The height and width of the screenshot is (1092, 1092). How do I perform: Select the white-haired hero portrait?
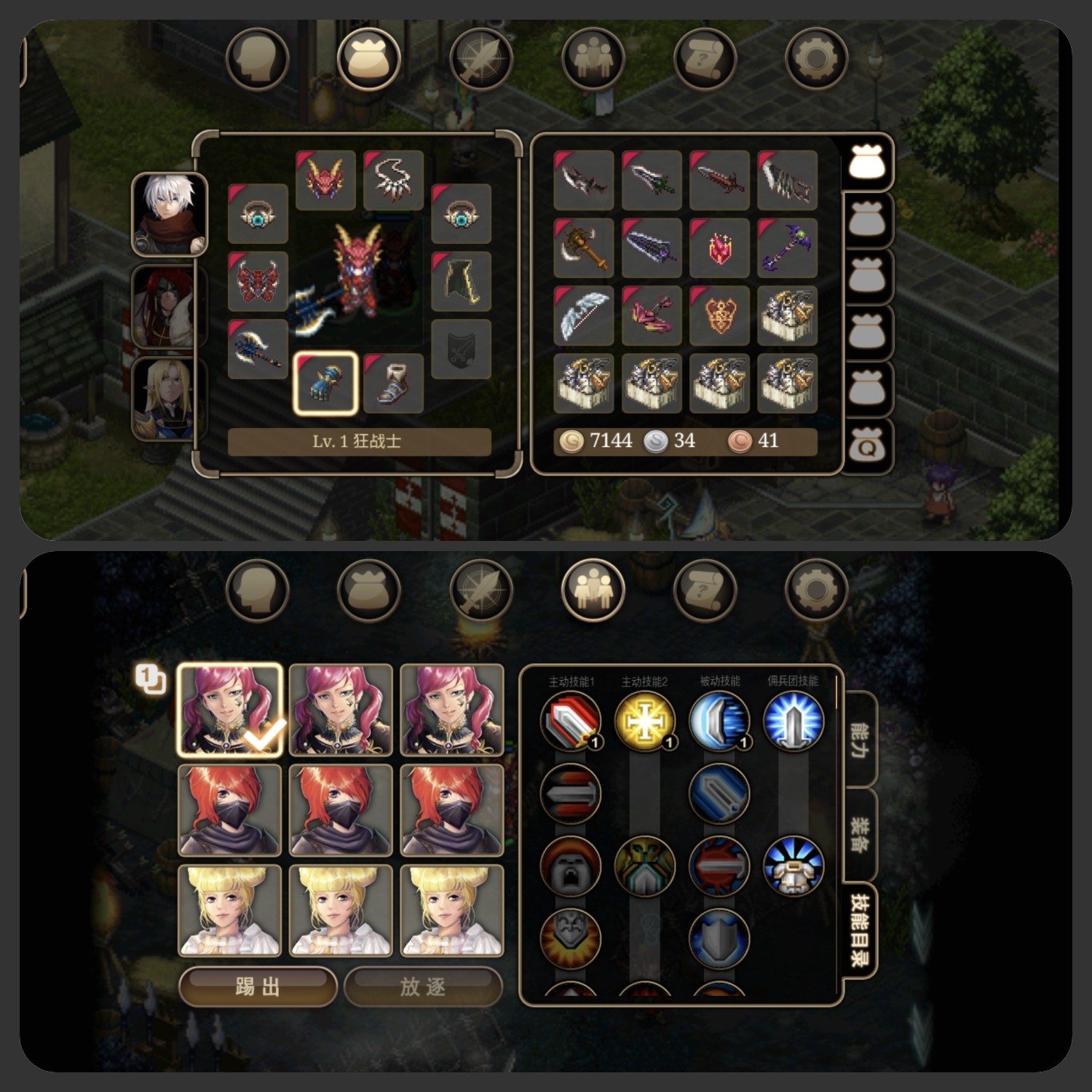170,215
